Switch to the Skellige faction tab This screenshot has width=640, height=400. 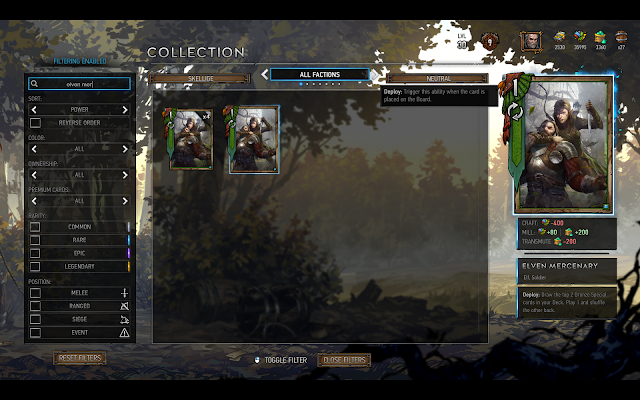(201, 77)
